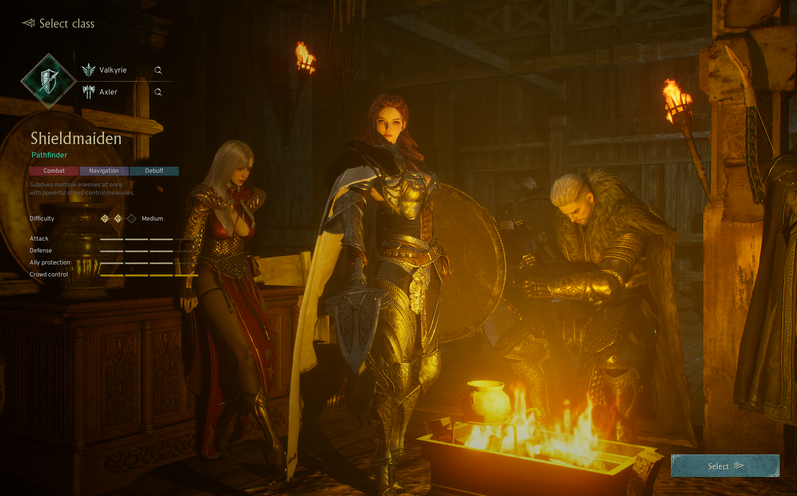Image resolution: width=797 pixels, height=496 pixels.
Task: Click the blue Debuff tag
Action: pyautogui.click(x=154, y=171)
